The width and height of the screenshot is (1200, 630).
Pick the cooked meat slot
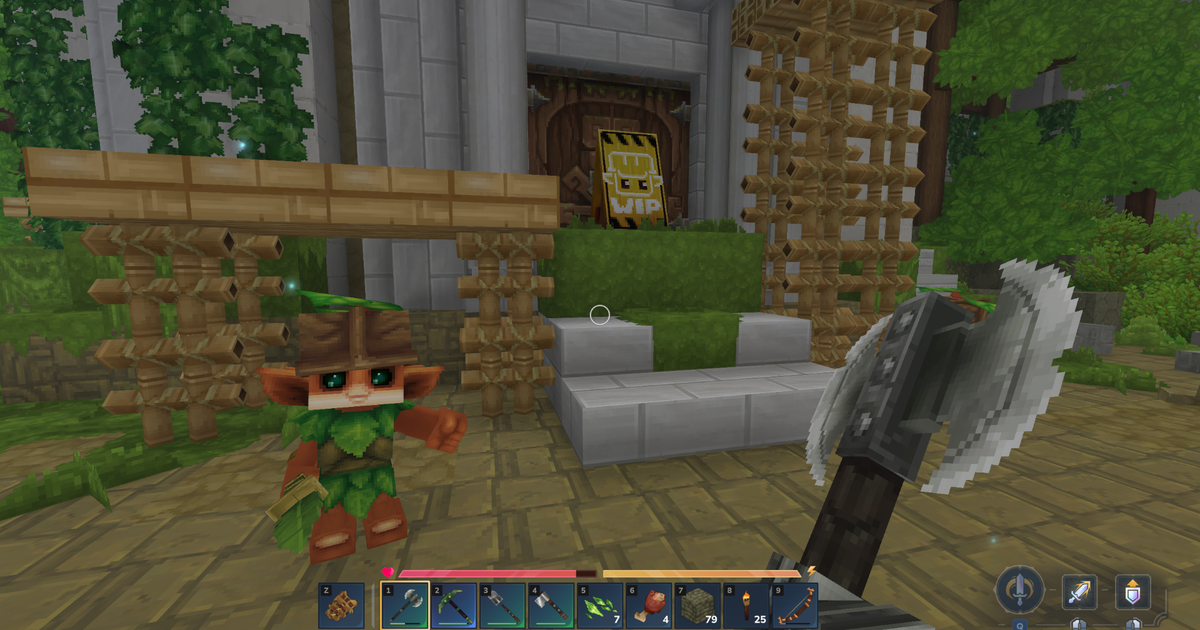click(x=649, y=606)
